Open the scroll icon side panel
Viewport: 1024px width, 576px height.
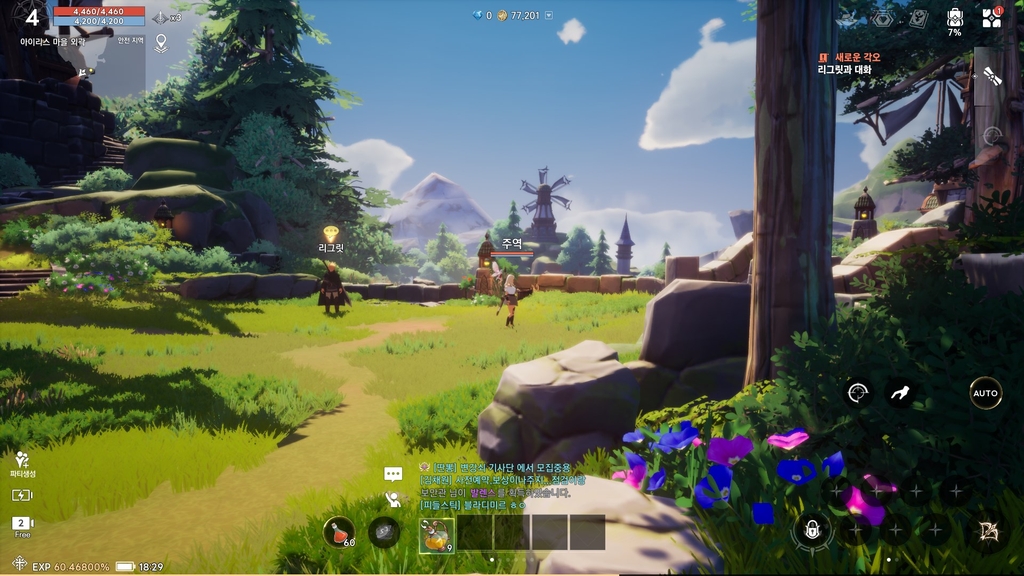pyautogui.click(x=991, y=76)
